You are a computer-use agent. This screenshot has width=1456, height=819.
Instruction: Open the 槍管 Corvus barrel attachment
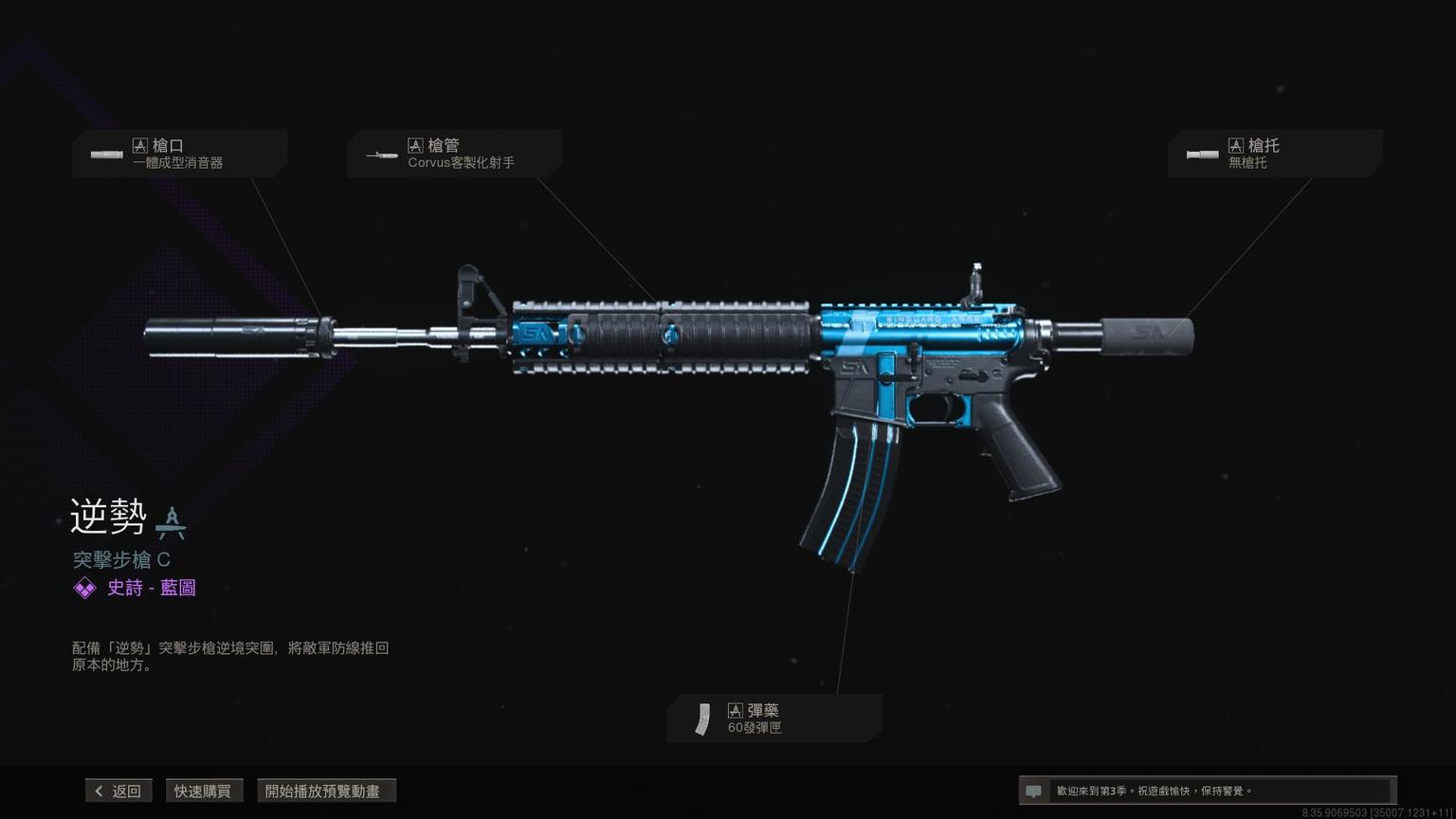click(x=455, y=154)
